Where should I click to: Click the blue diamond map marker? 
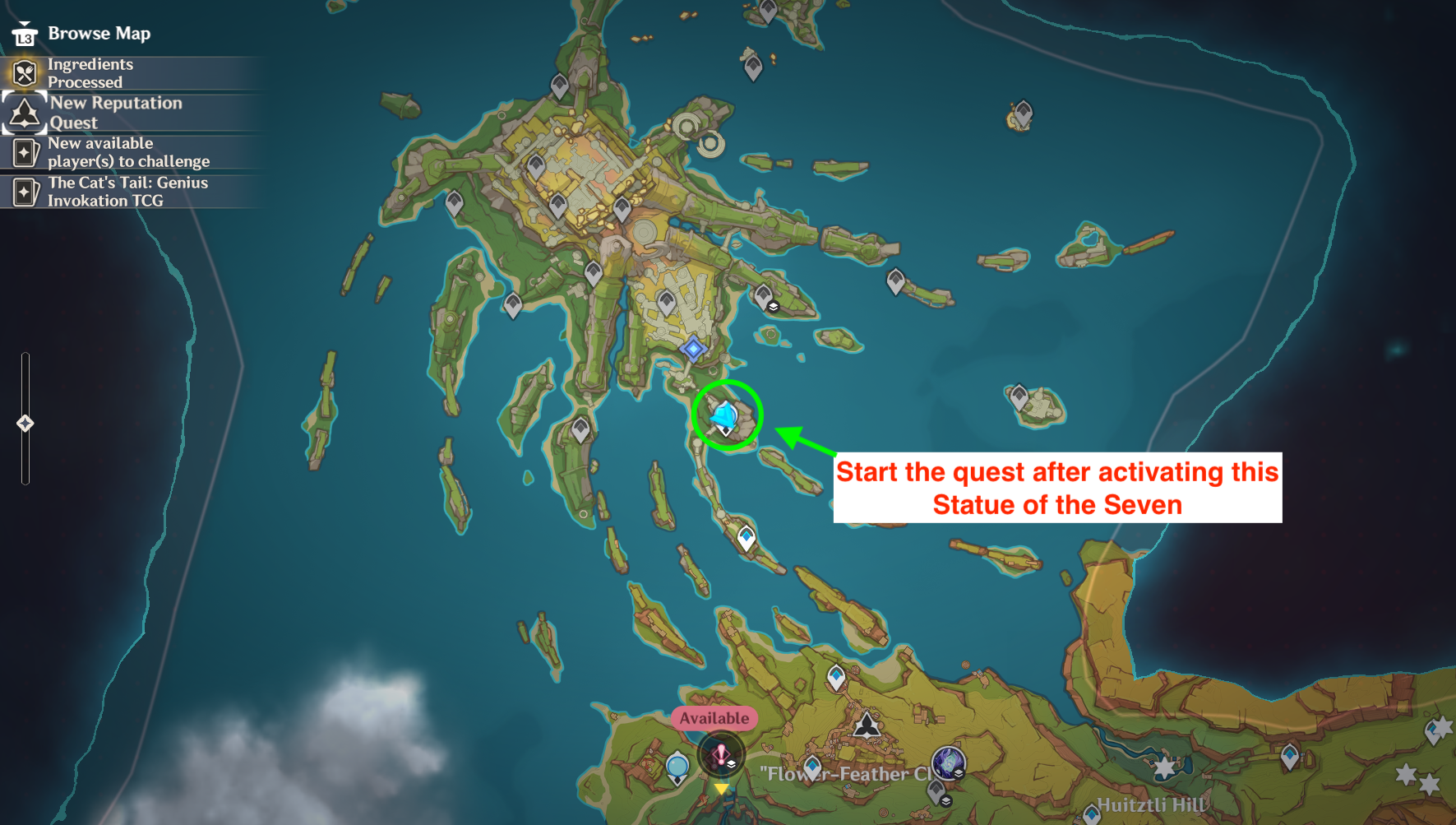(x=693, y=349)
